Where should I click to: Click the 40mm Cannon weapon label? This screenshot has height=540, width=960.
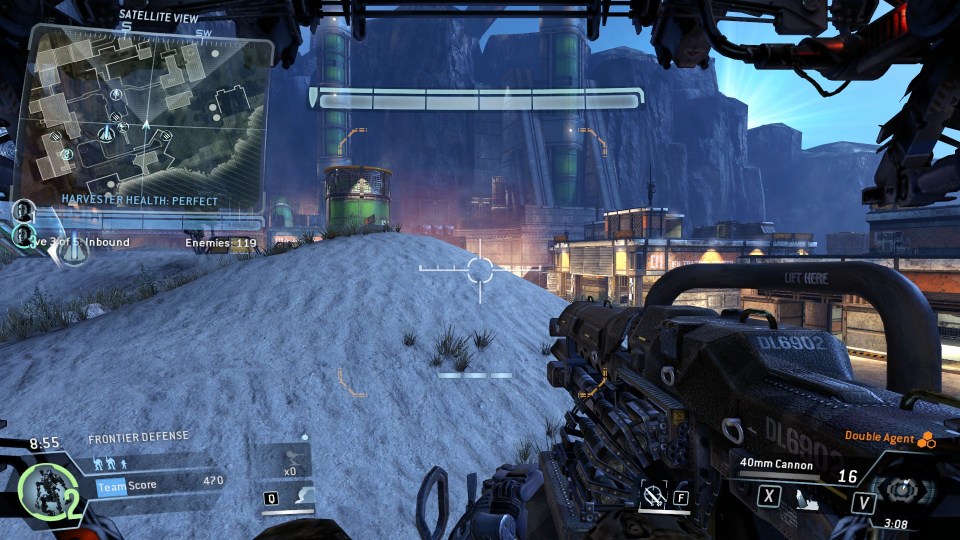tap(776, 464)
